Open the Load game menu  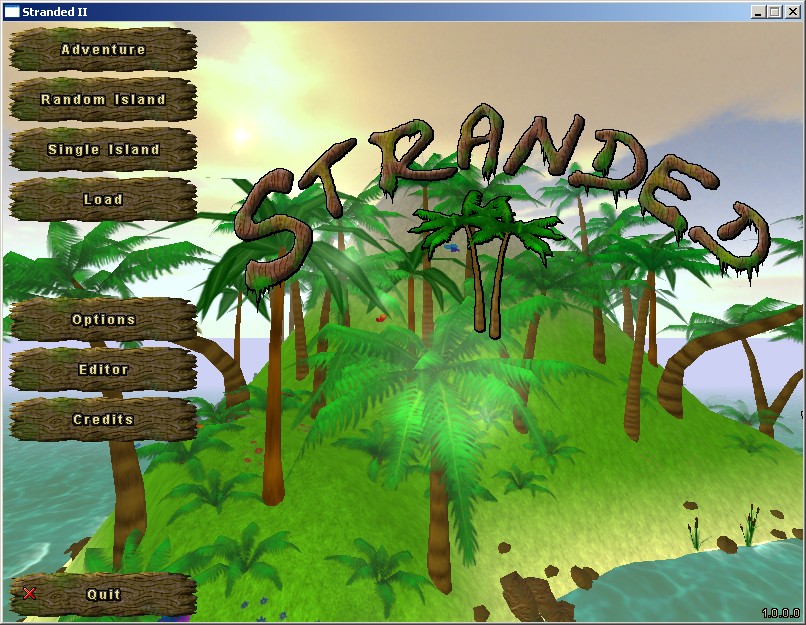103,199
